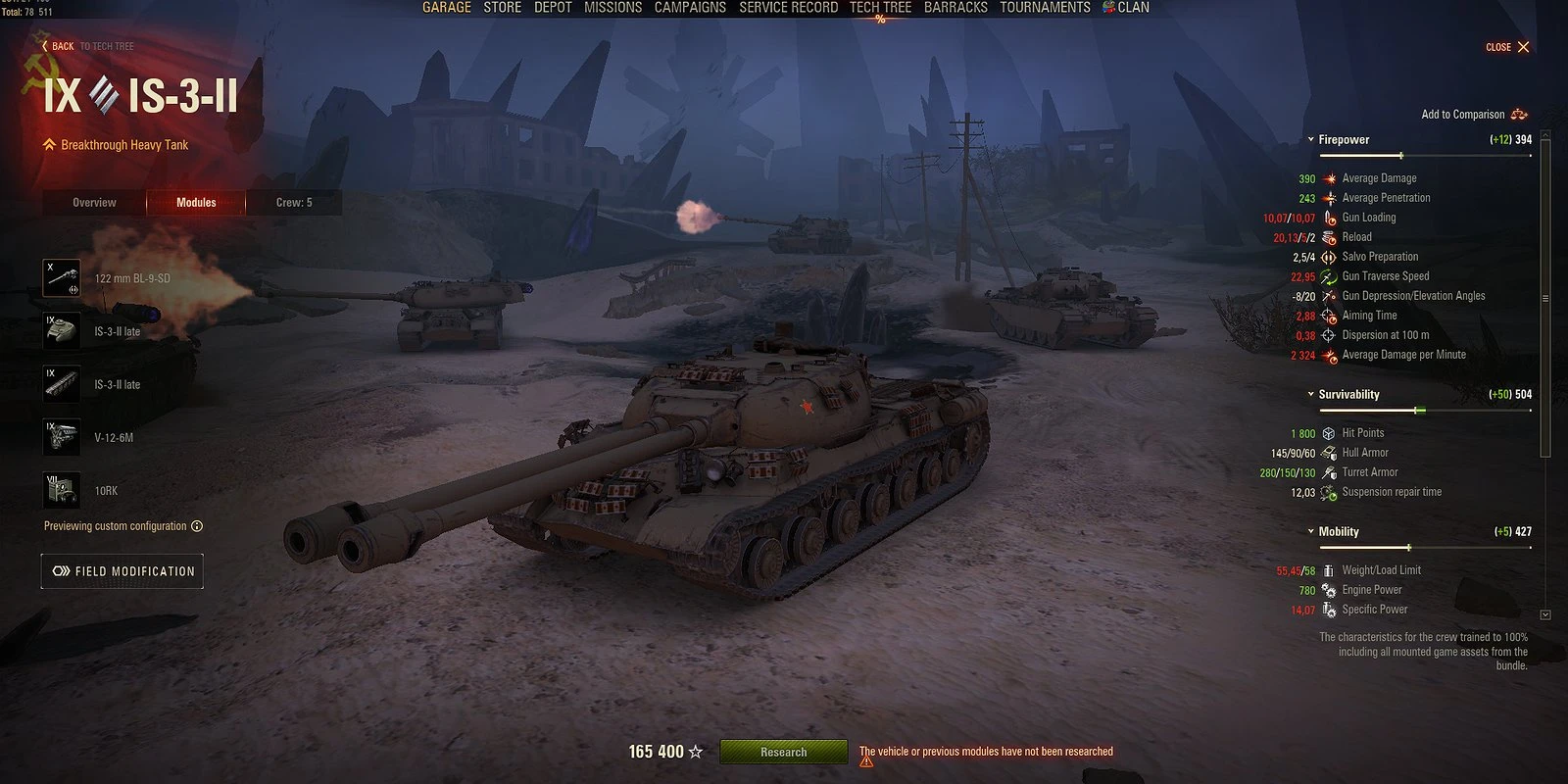Click the Gun Traverse Speed icon
The height and width of the screenshot is (784, 1568).
coord(1329,275)
